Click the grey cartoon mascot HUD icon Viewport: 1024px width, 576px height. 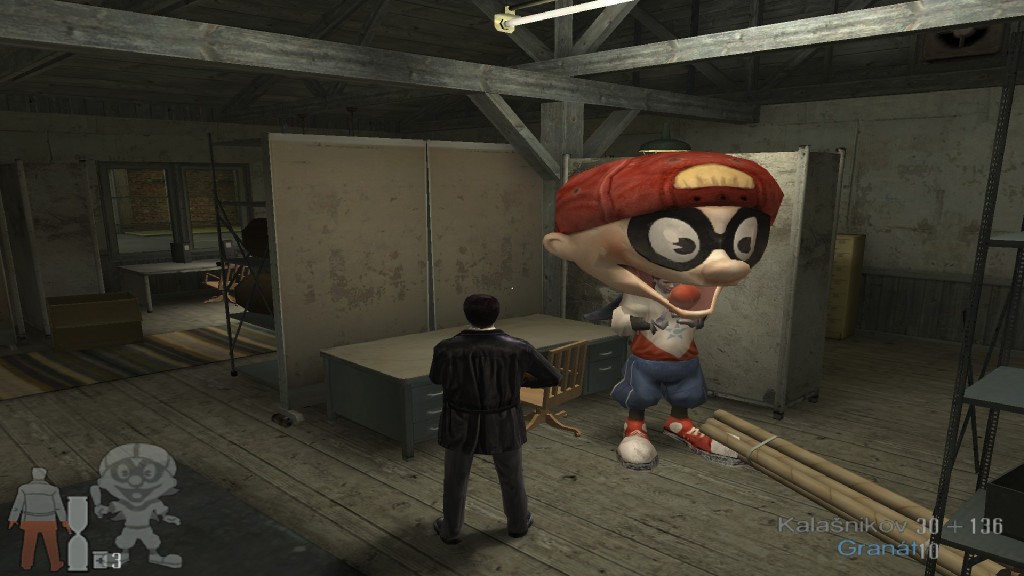(136, 502)
